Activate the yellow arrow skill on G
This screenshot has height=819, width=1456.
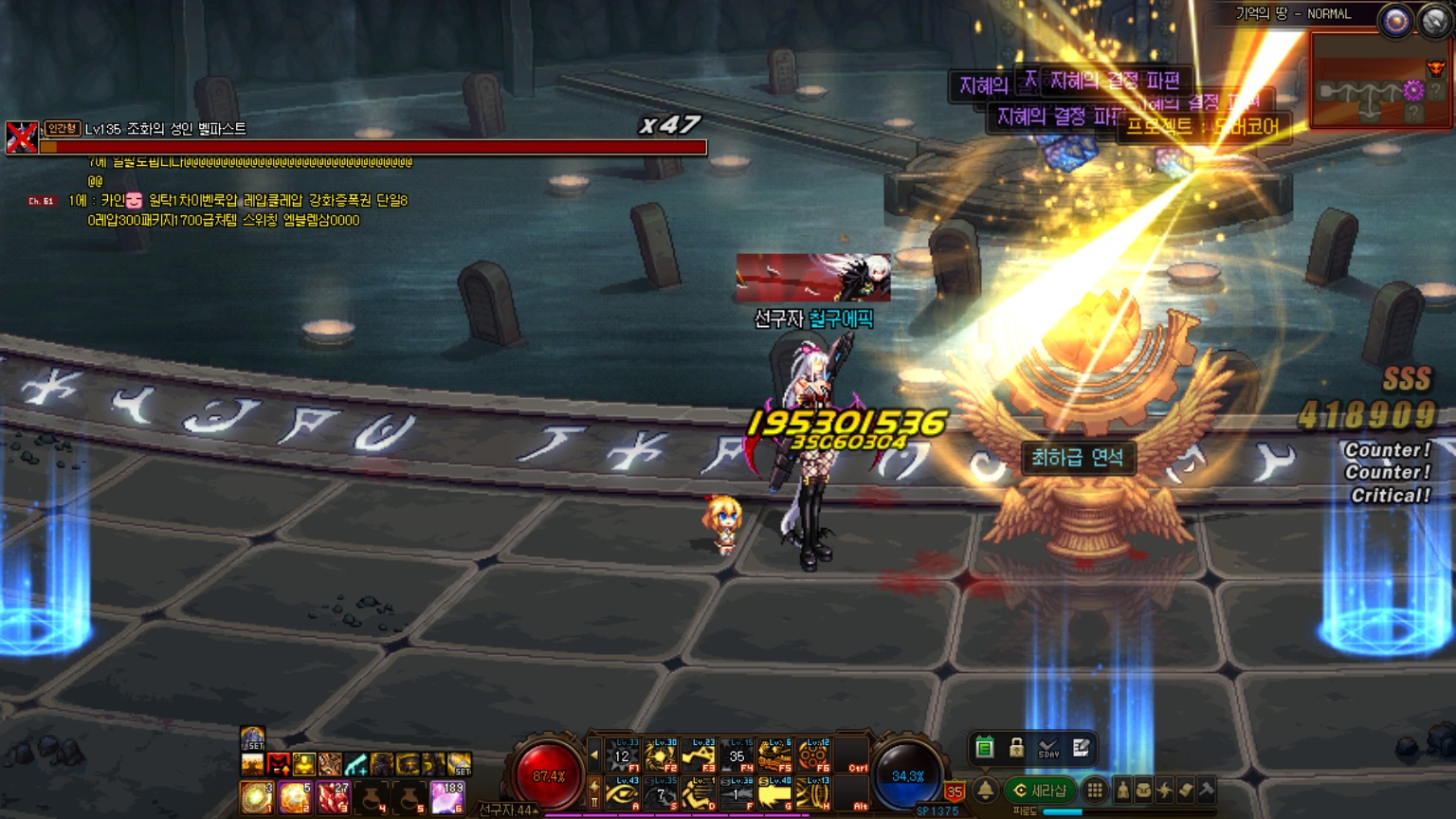(774, 794)
